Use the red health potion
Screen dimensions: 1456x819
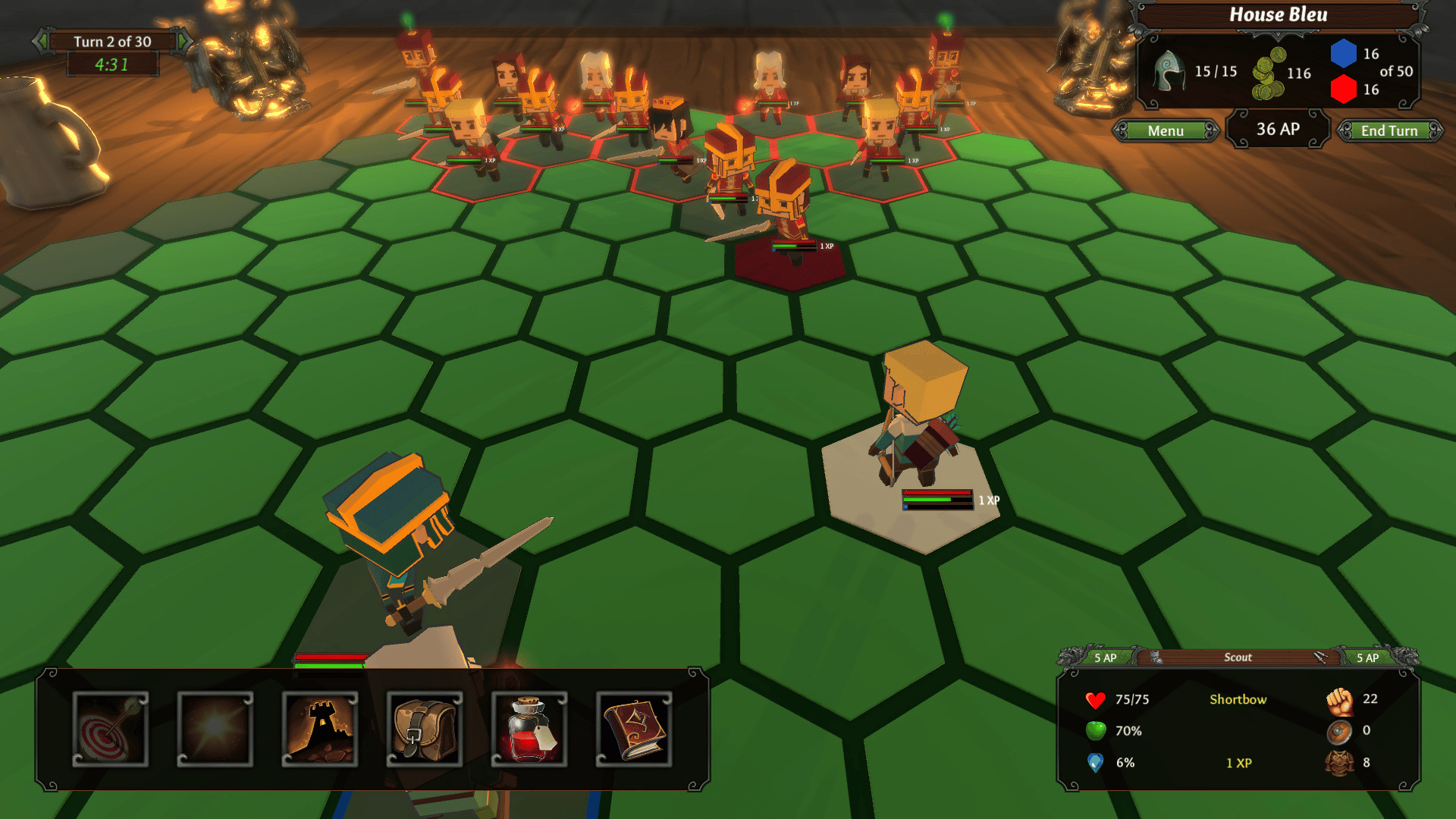click(x=529, y=729)
